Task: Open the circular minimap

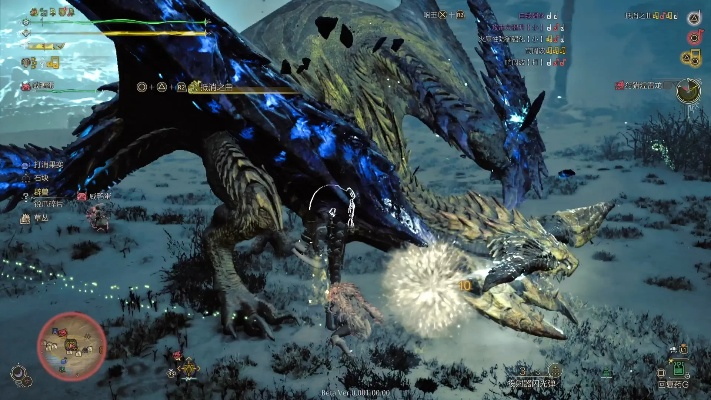Action: [71, 345]
